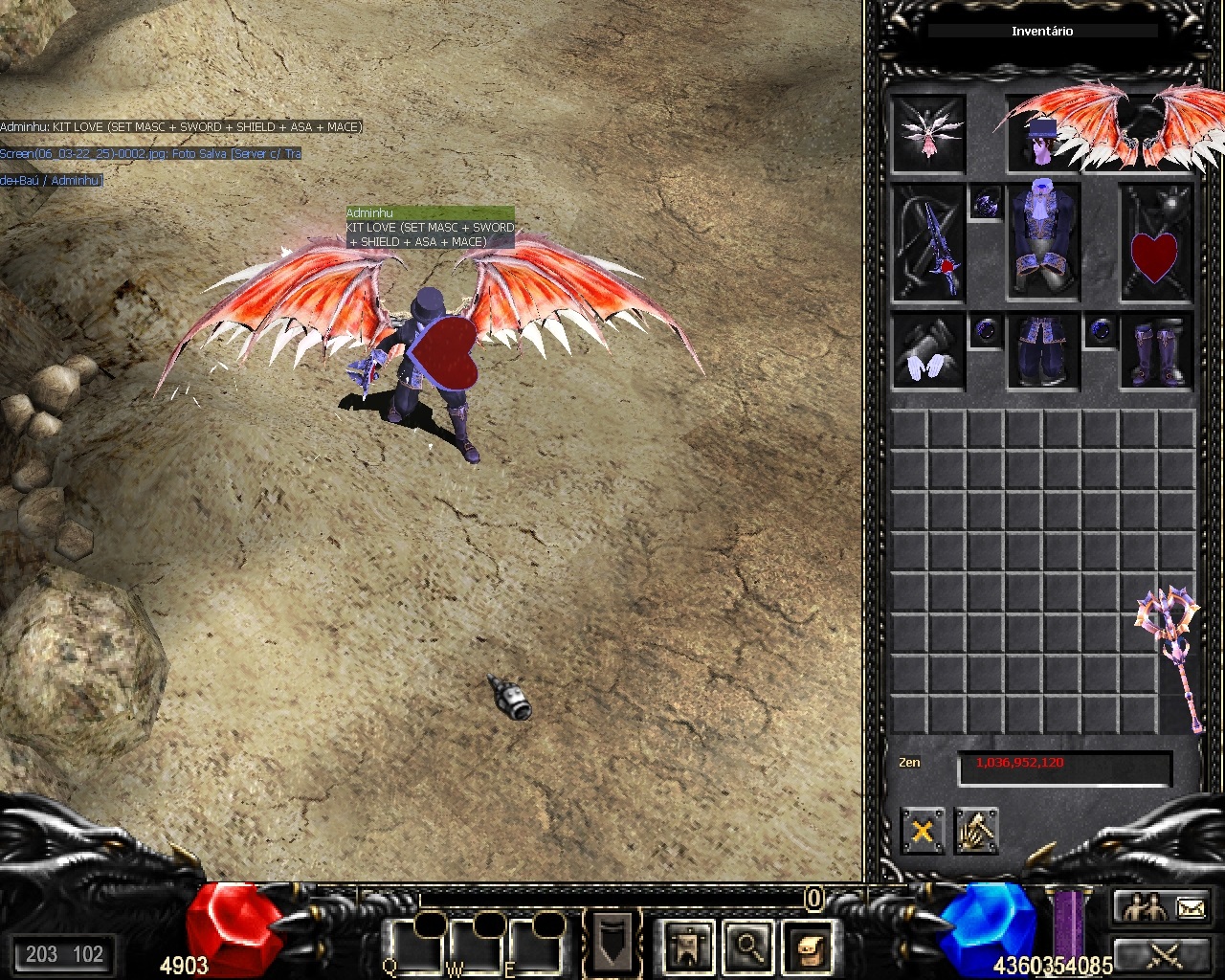Select the equipped pendant slot beside the sword
The image size is (1225, 980).
coord(986,203)
